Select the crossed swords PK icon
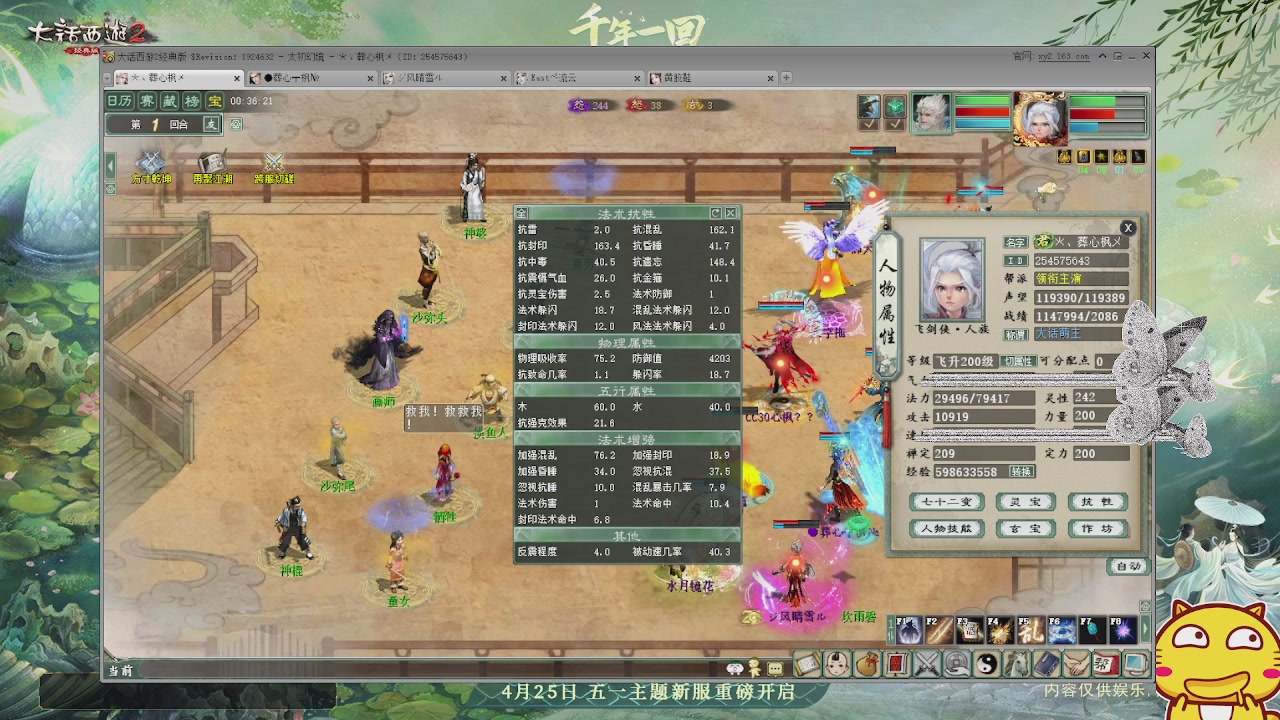1280x720 pixels. click(925, 663)
